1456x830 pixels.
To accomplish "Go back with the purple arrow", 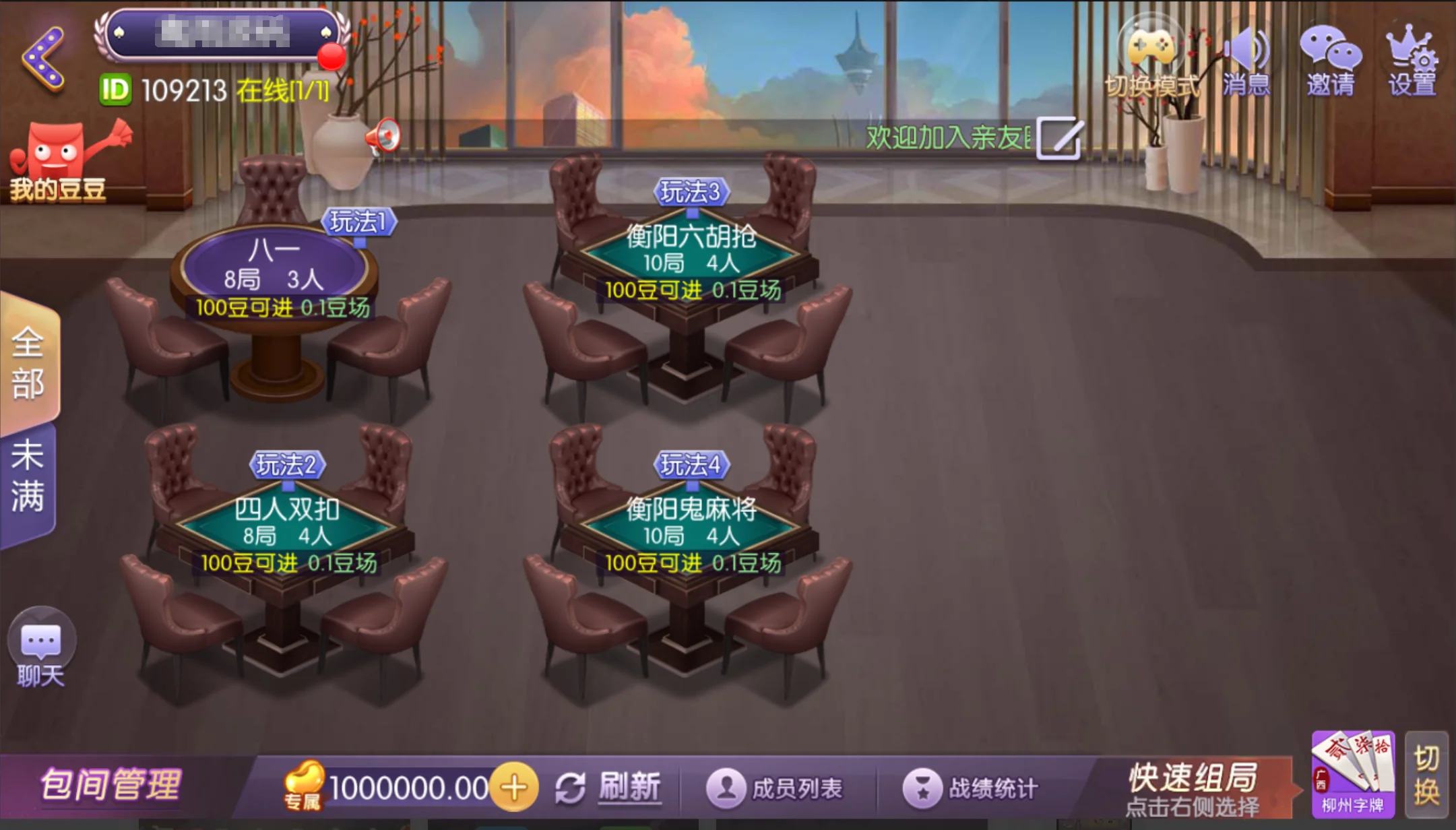I will [44, 59].
